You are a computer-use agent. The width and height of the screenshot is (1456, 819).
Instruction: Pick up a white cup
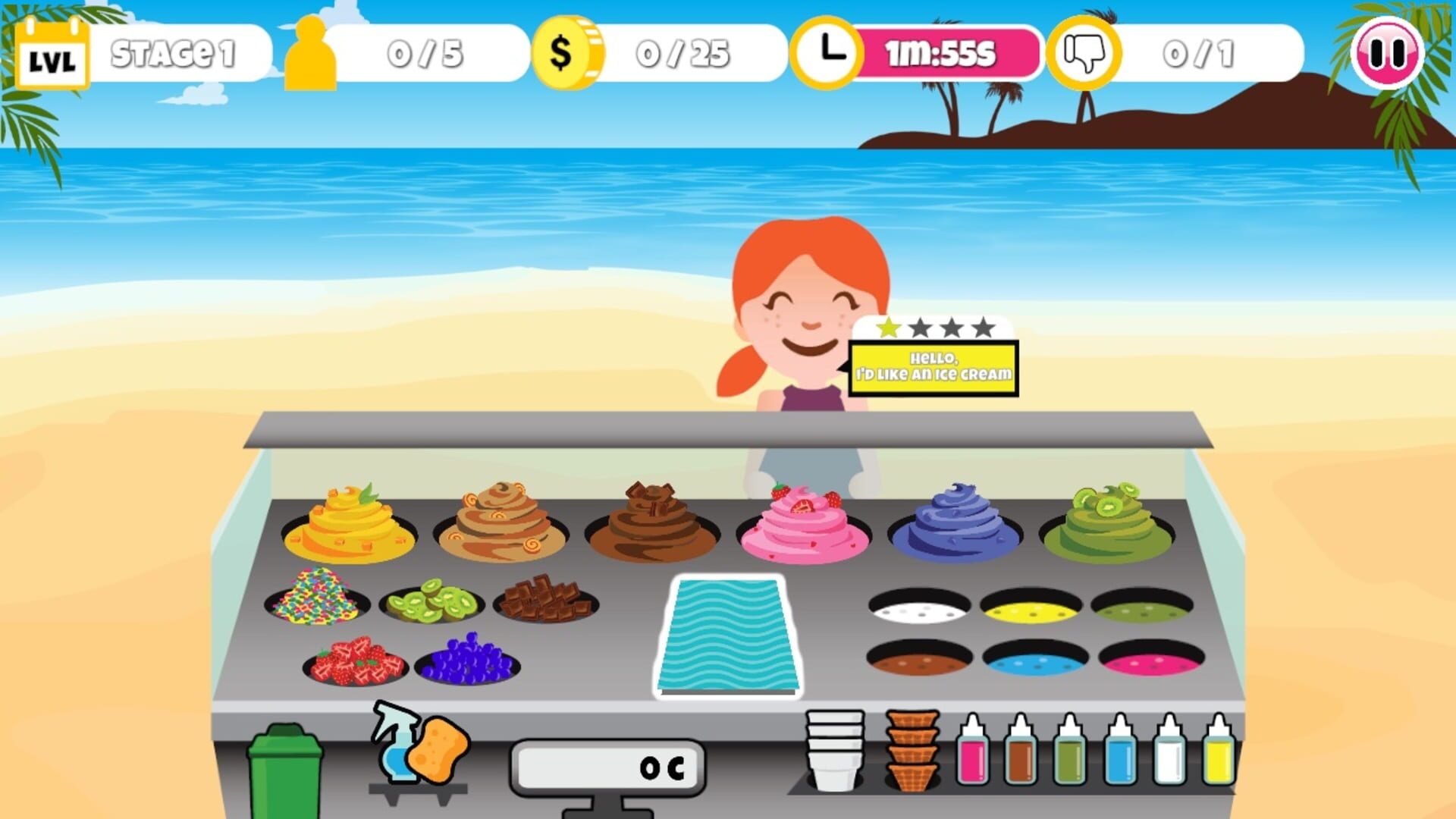(834, 751)
